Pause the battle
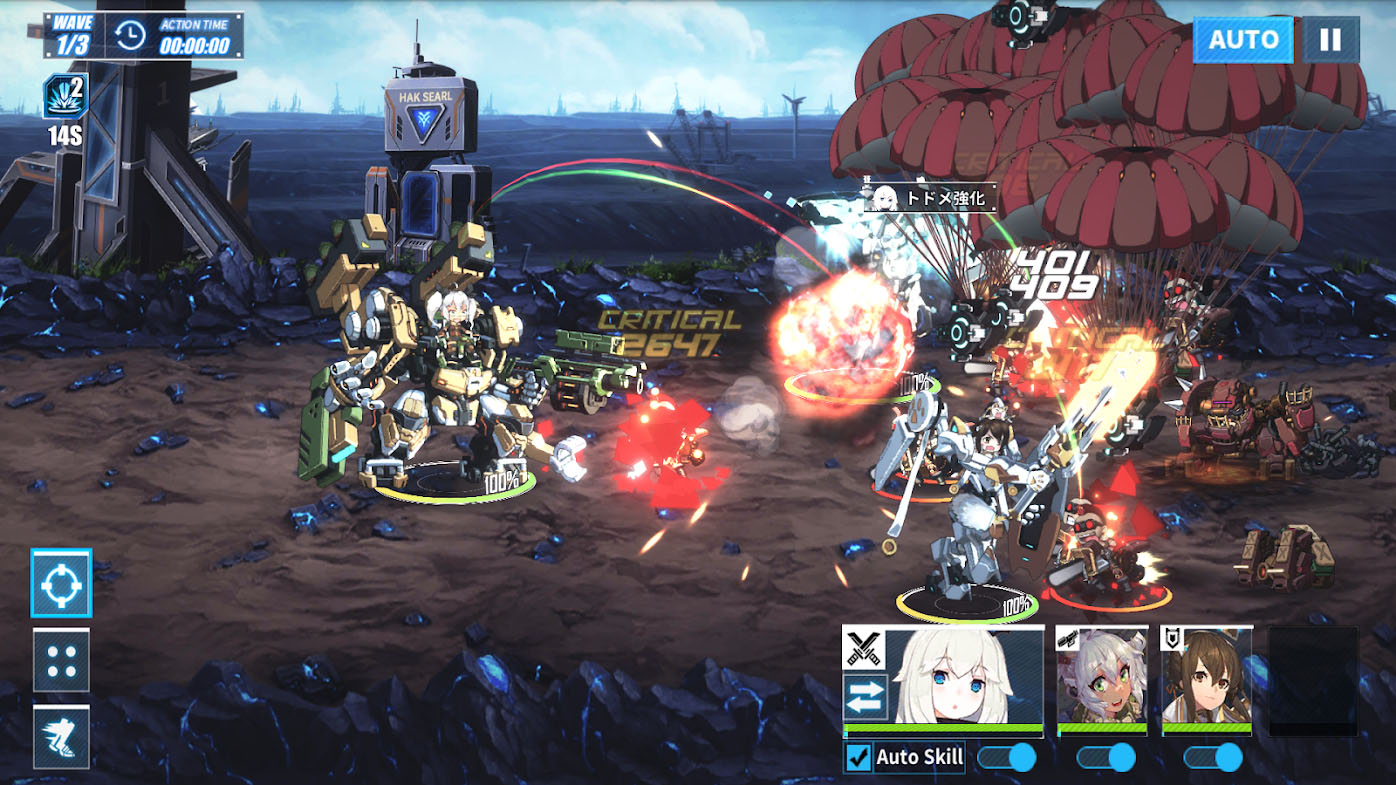The image size is (1396, 785). pyautogui.click(x=1330, y=40)
